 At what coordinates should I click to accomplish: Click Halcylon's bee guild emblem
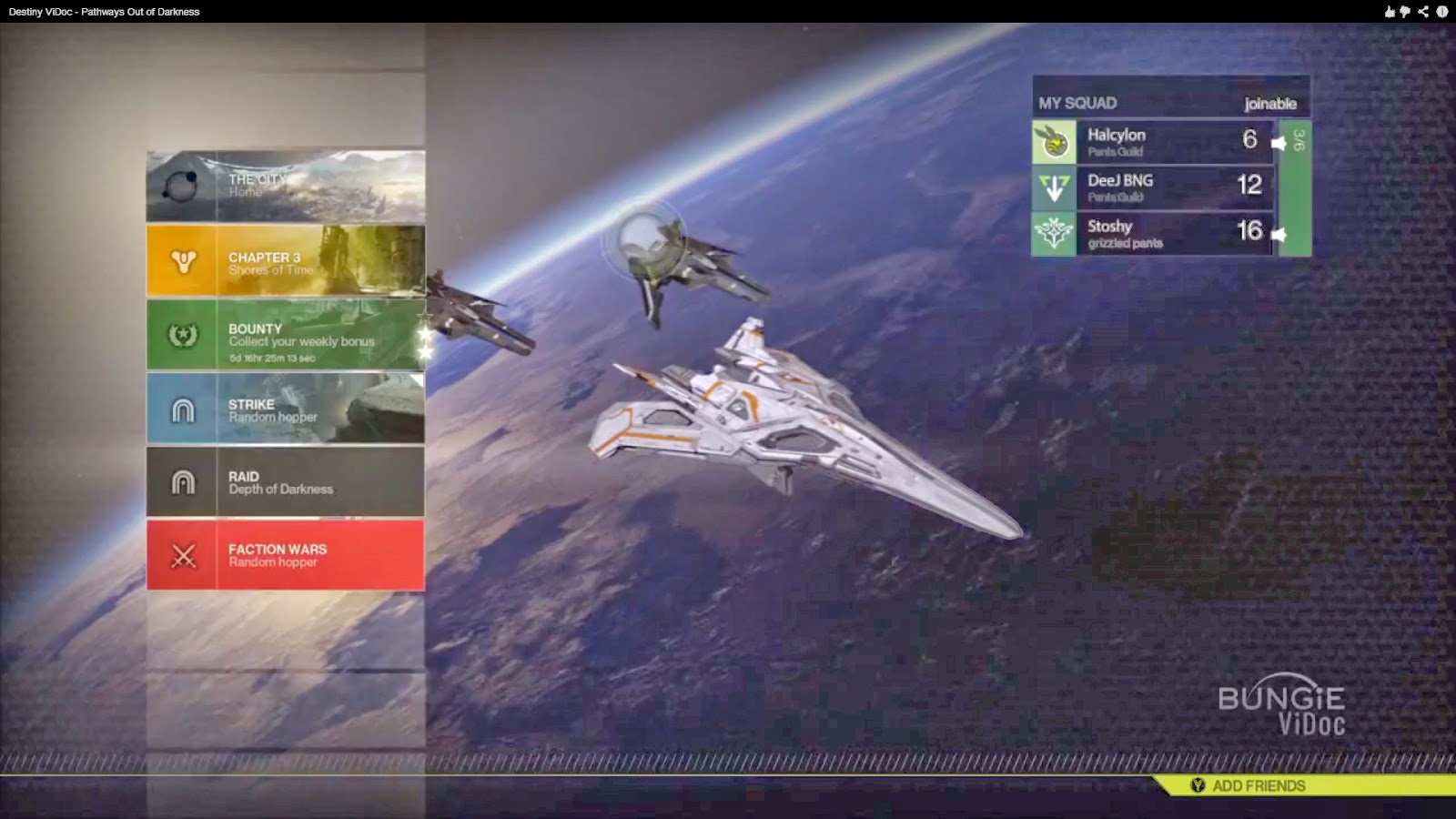pos(1052,141)
